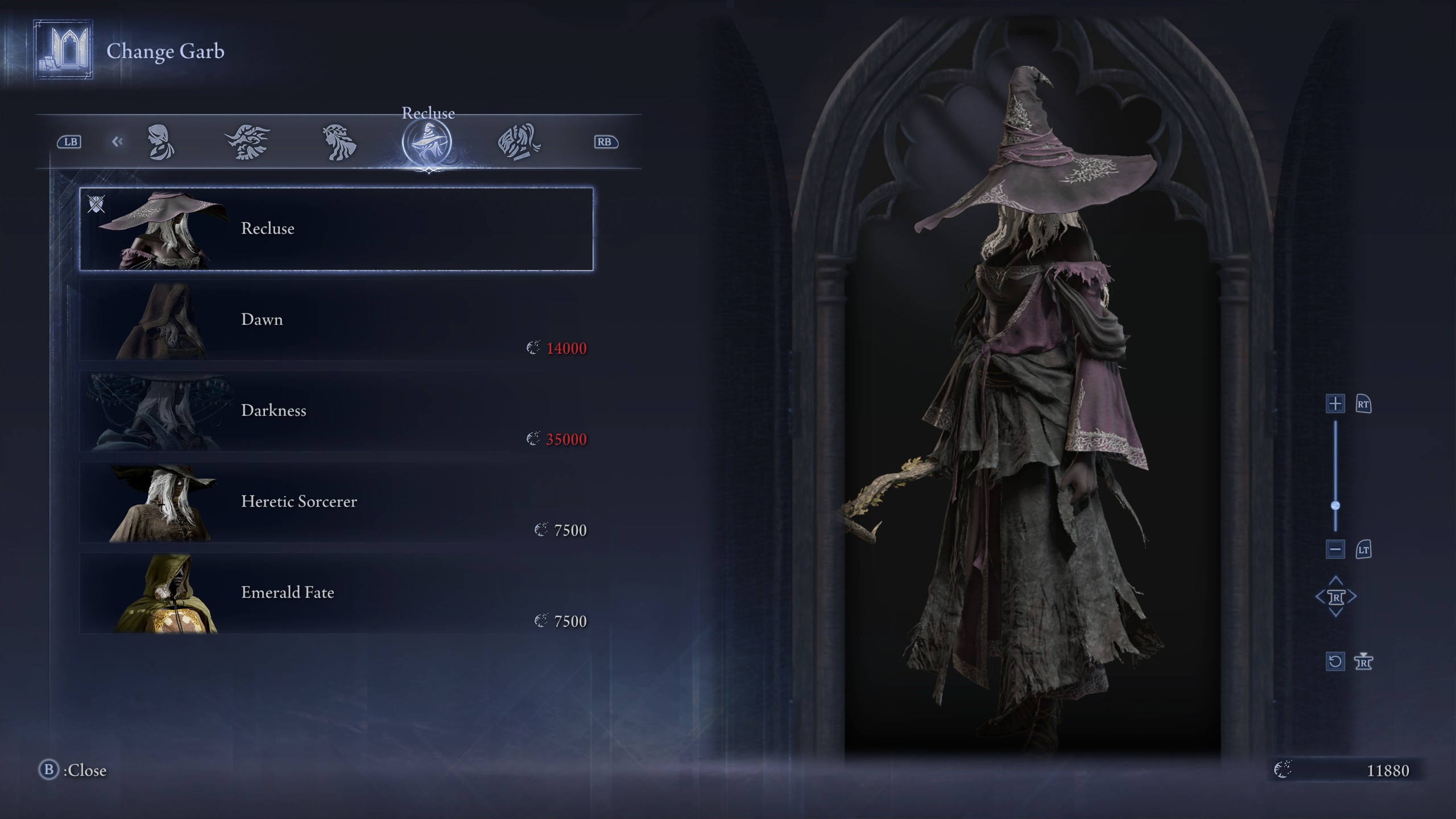The width and height of the screenshot is (1456, 819).
Task: Select the hooded figure category icon on far left
Action: click(x=162, y=142)
